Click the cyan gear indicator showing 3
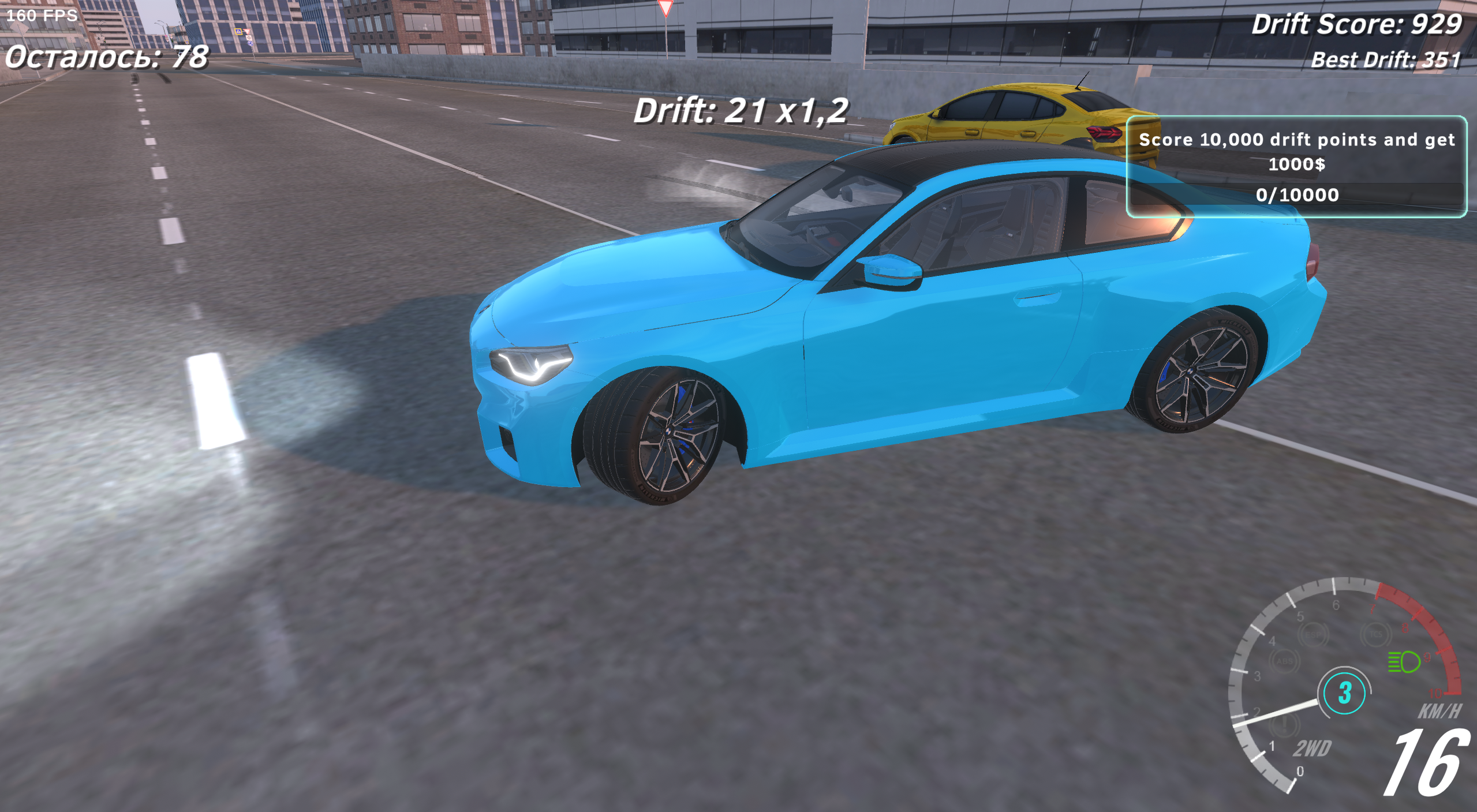This screenshot has width=1477, height=812. pos(1345,693)
